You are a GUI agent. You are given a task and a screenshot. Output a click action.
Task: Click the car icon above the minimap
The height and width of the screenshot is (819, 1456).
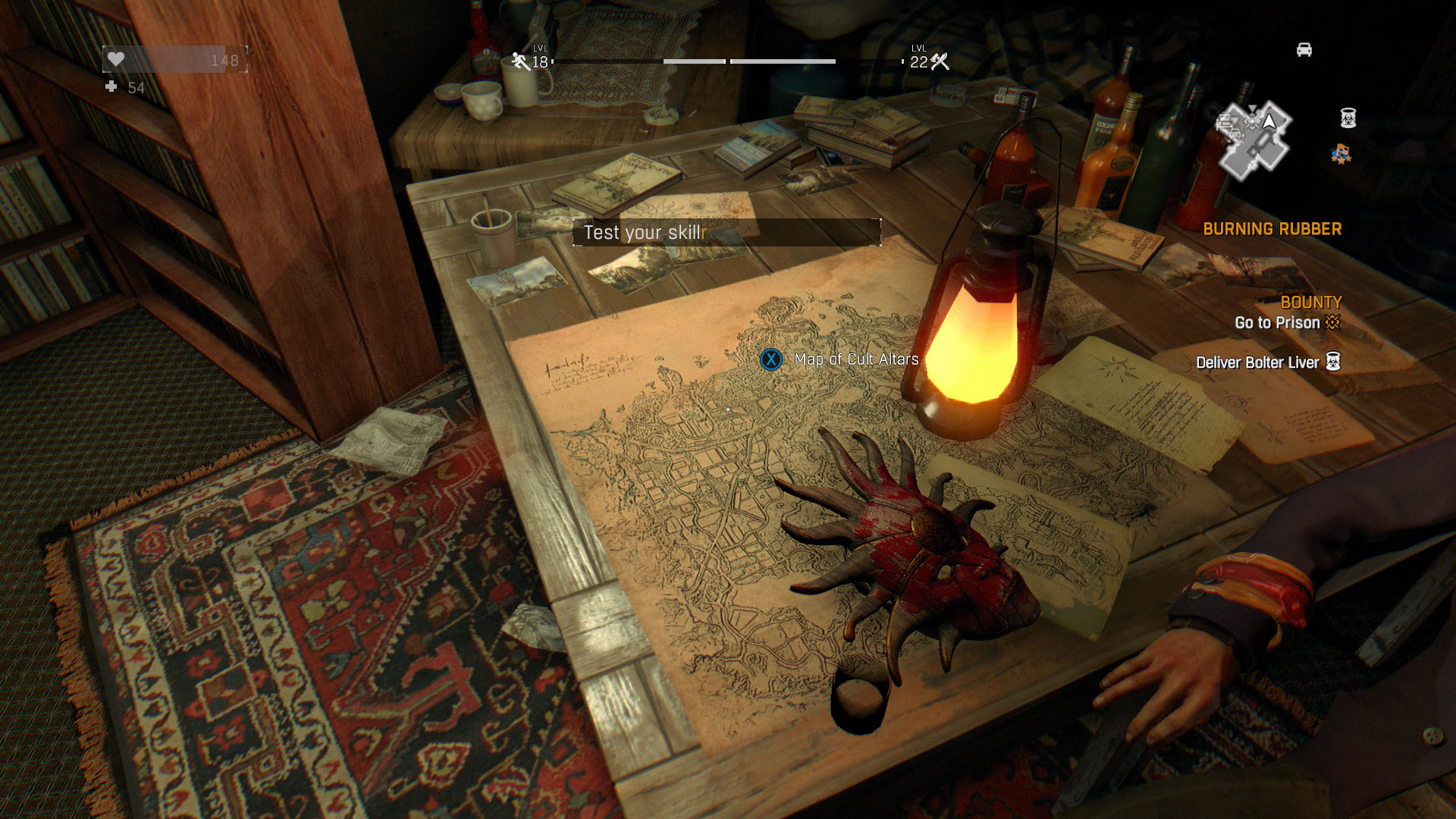[x=1304, y=50]
